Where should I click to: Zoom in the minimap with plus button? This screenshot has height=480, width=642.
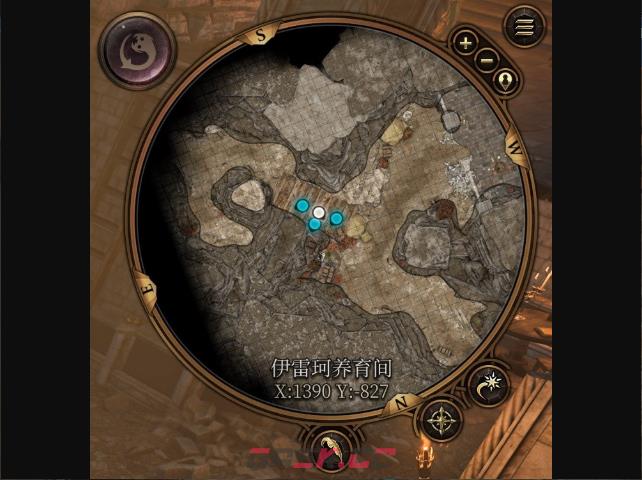click(x=465, y=43)
